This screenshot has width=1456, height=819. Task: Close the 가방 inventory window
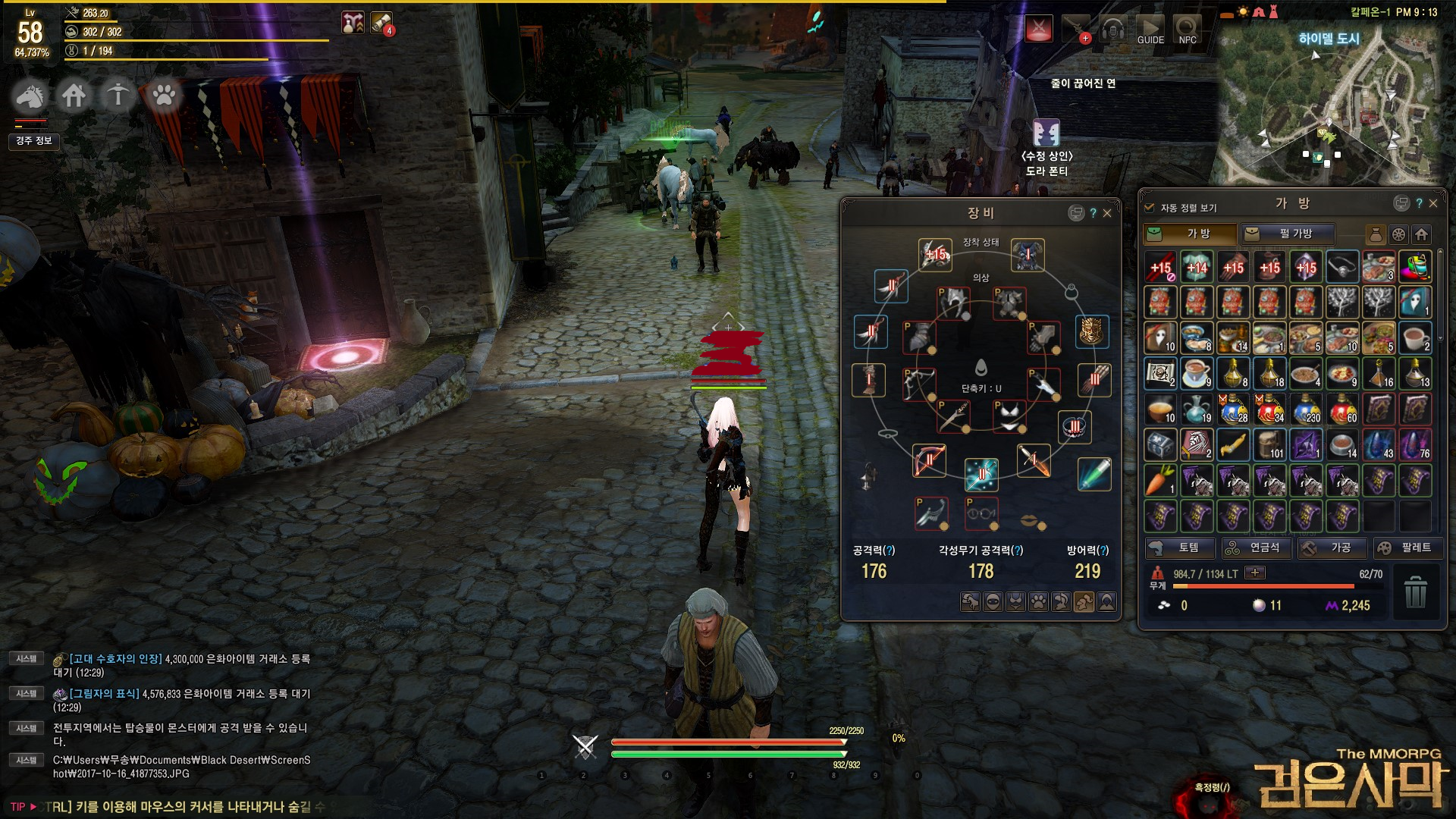pyautogui.click(x=1433, y=203)
